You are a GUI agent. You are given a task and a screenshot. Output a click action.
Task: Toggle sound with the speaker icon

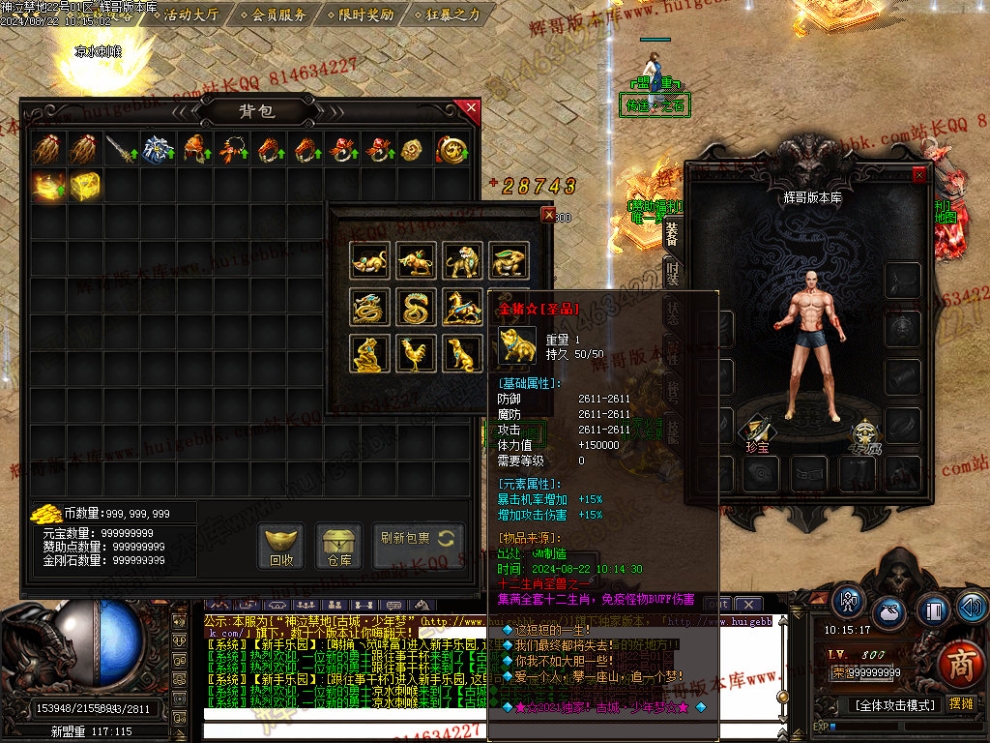click(971, 607)
